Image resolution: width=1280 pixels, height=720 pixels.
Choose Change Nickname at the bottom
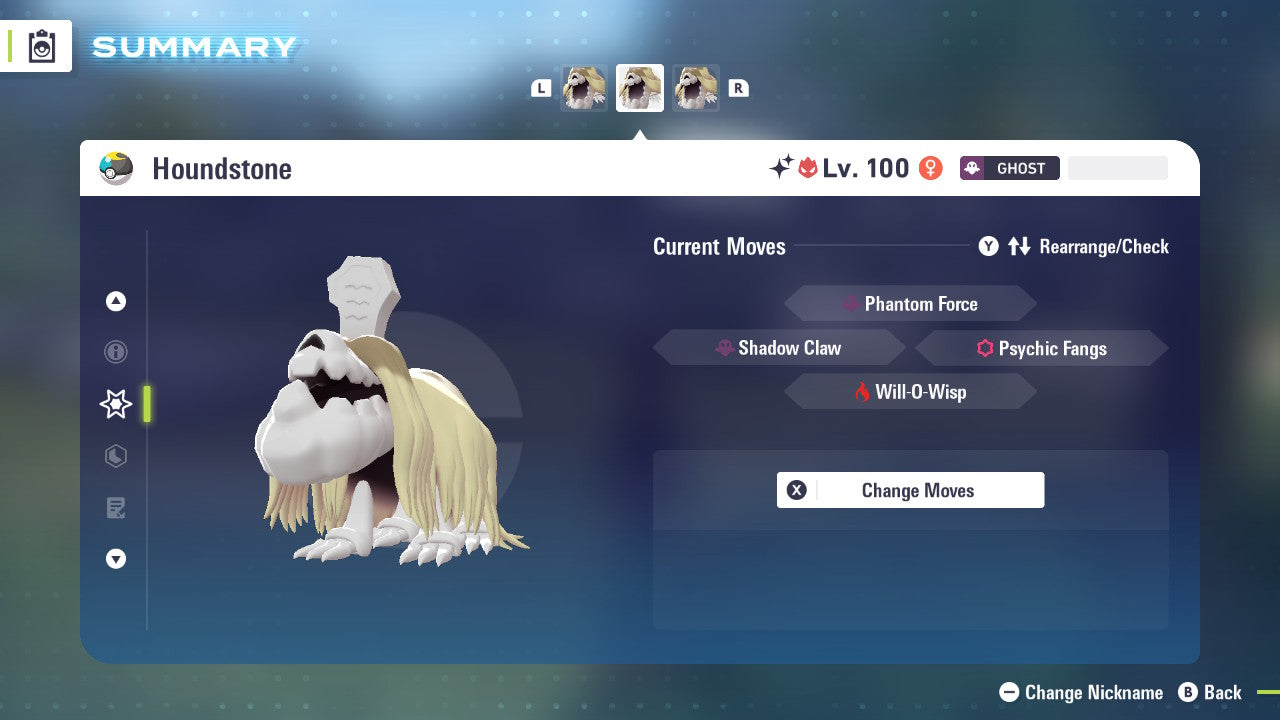[1082, 692]
